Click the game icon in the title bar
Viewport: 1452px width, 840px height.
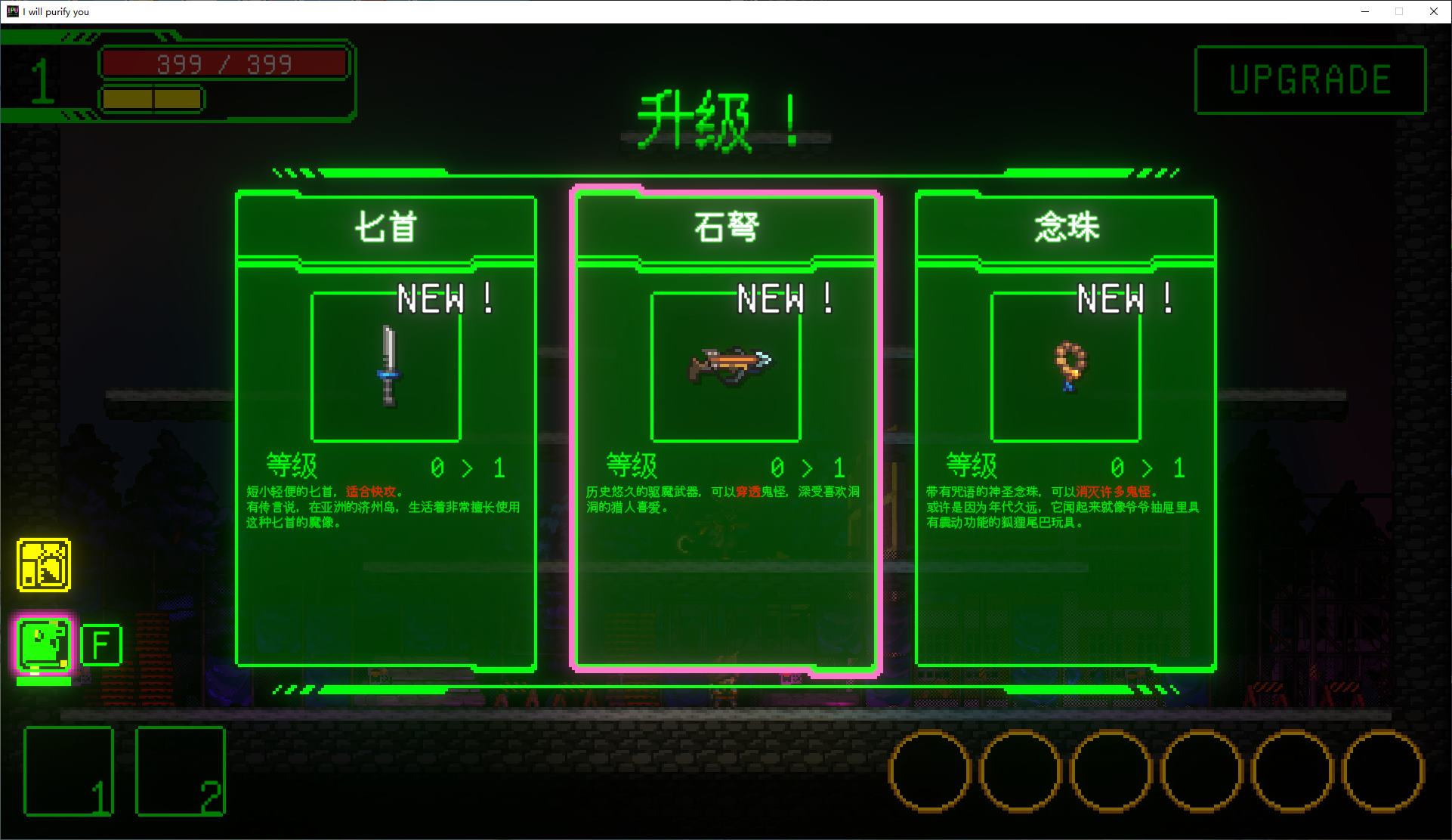(11, 11)
